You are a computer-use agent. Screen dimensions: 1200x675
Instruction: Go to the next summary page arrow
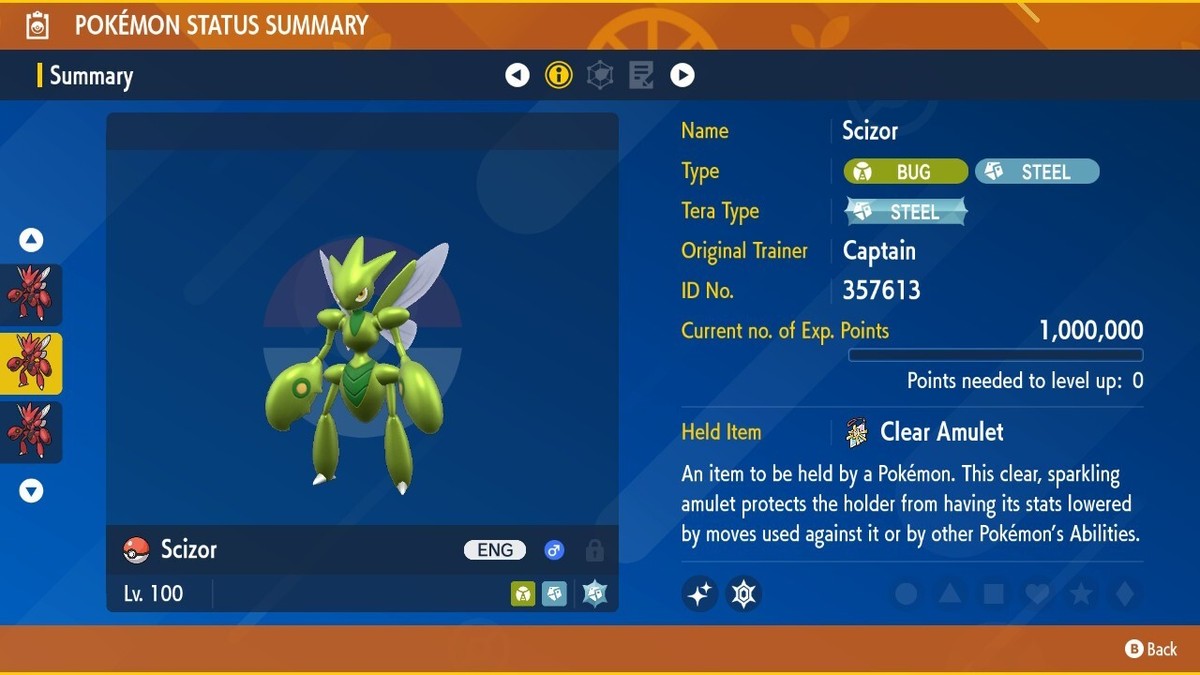(x=682, y=75)
